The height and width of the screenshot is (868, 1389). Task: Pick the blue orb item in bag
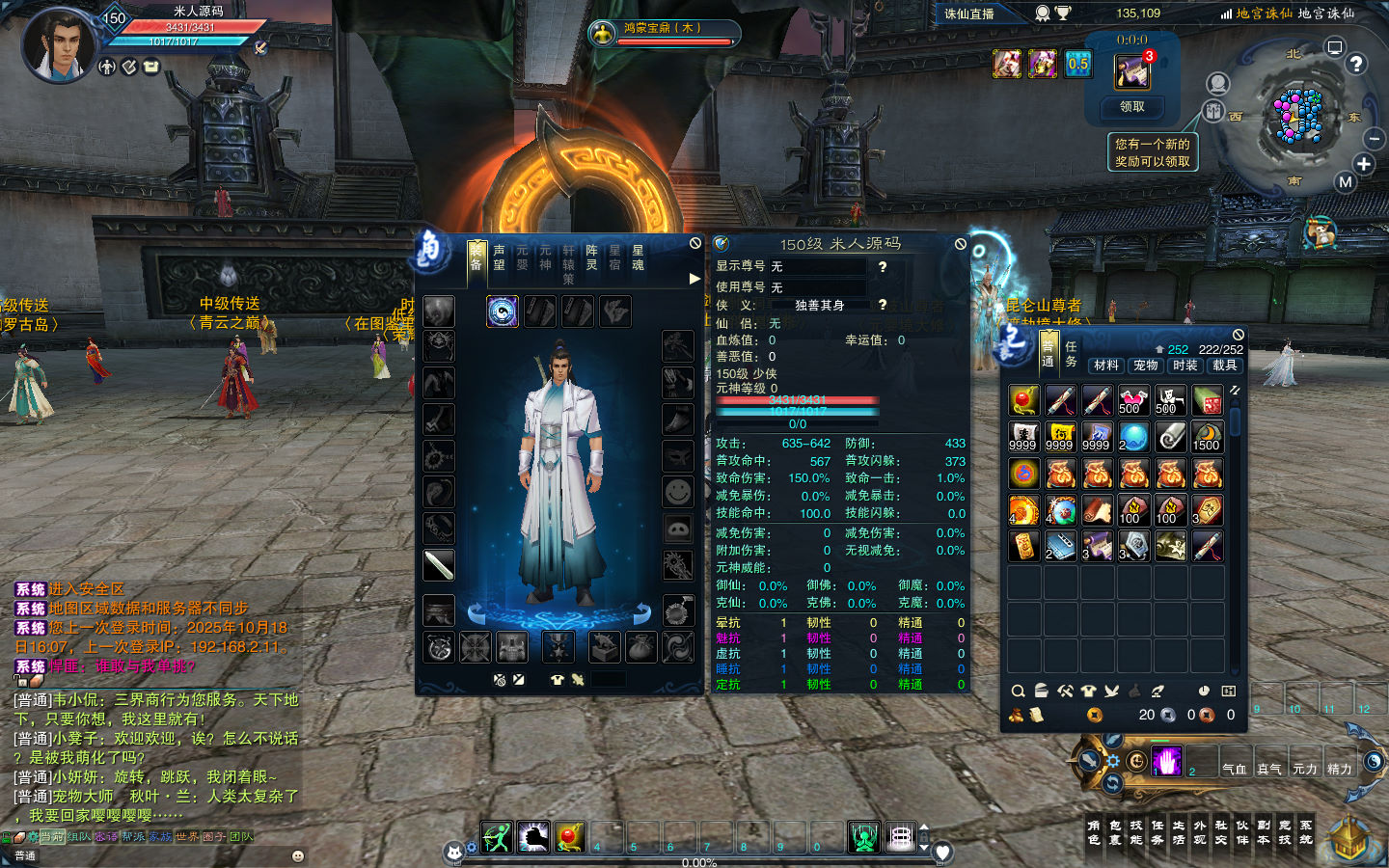pos(1134,437)
